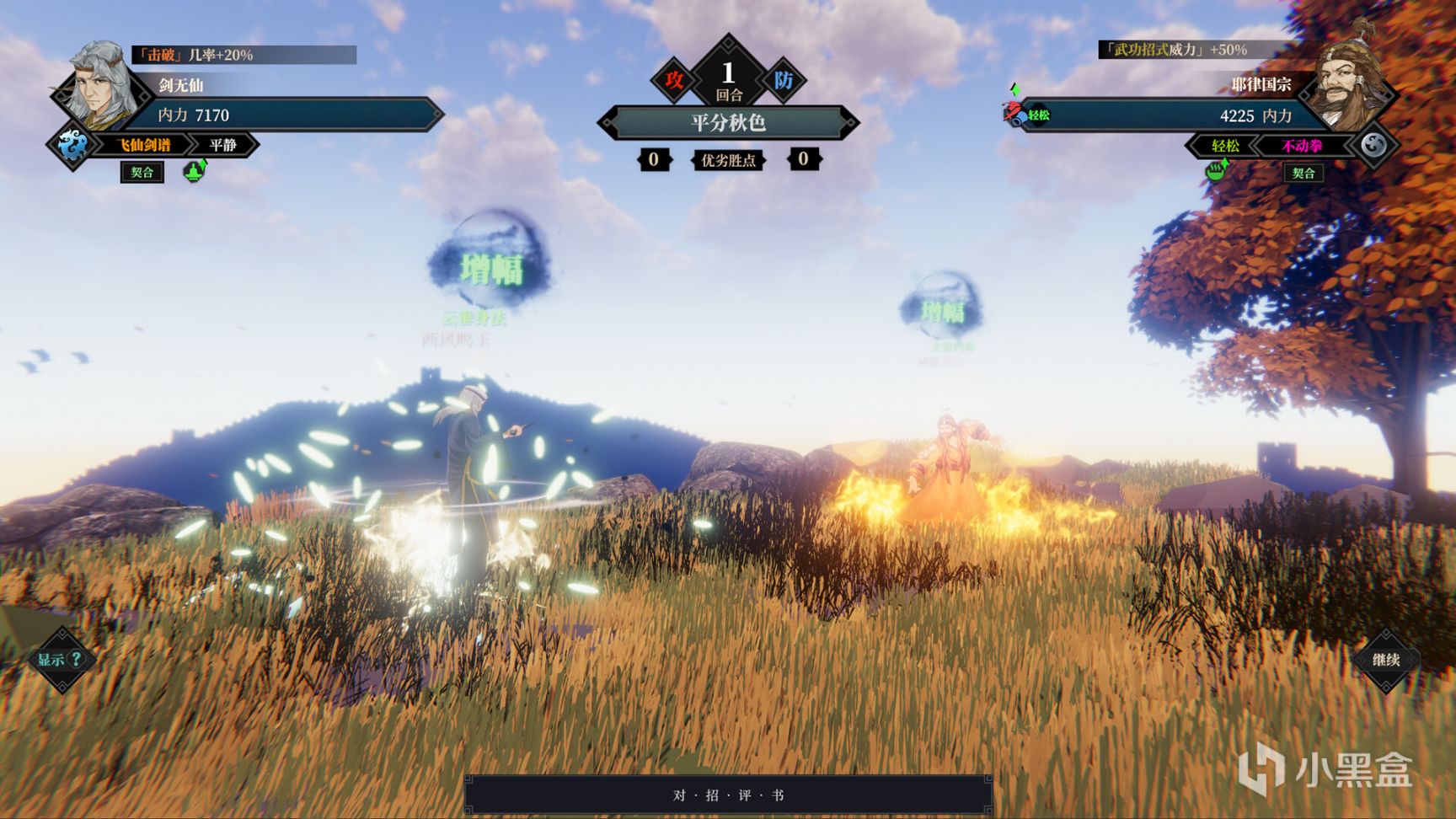Click the 继续 continue button
Viewport: 1456px width, 819px height.
point(1385,660)
